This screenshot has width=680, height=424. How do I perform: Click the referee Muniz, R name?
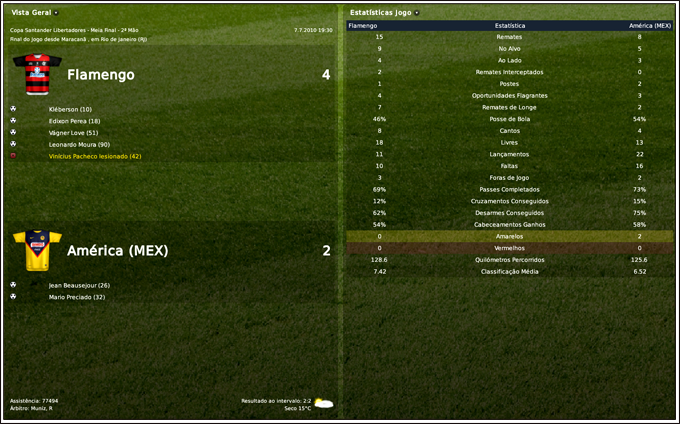tap(41, 408)
